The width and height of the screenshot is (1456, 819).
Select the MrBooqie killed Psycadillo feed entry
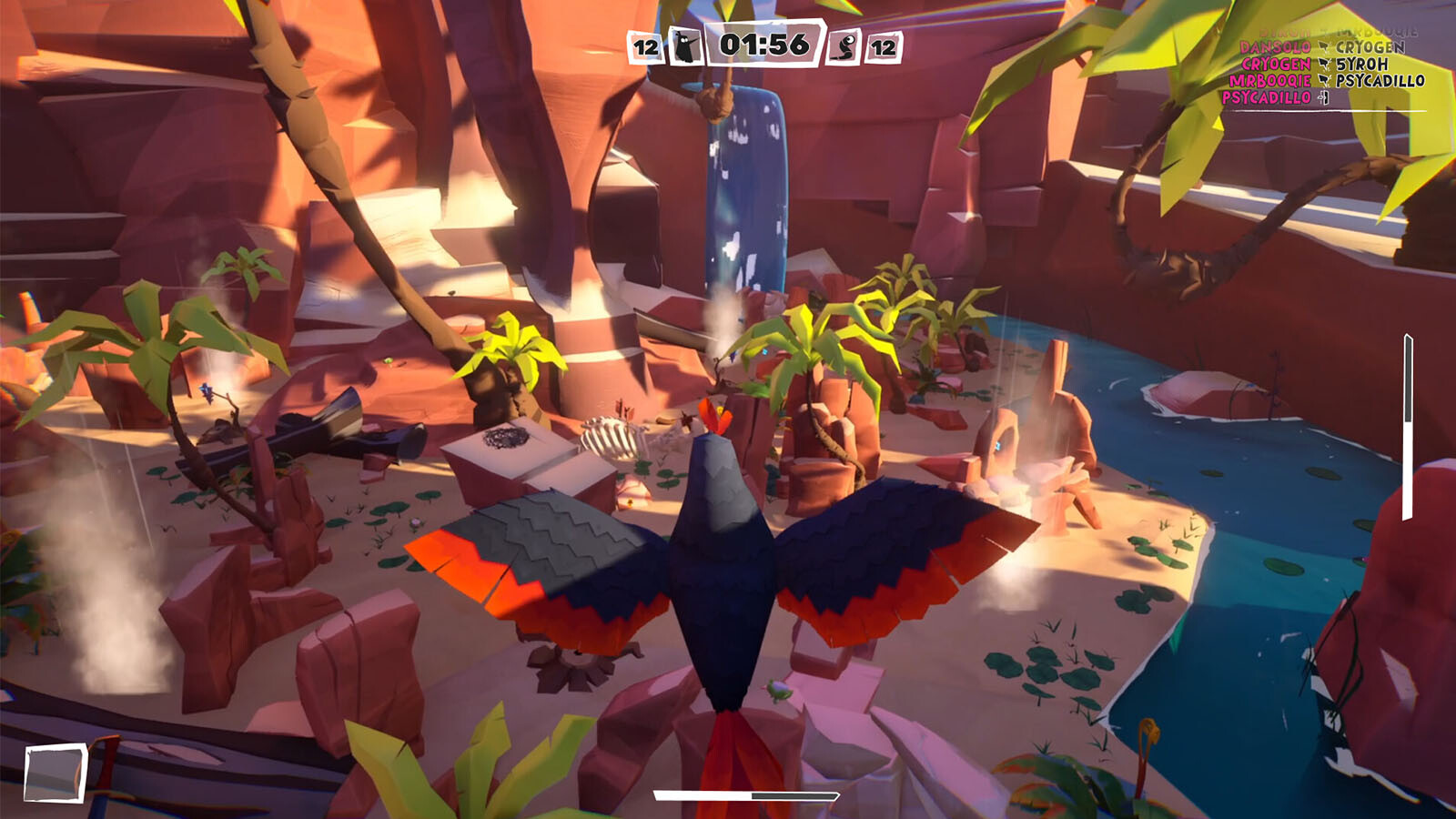pos(1326,81)
